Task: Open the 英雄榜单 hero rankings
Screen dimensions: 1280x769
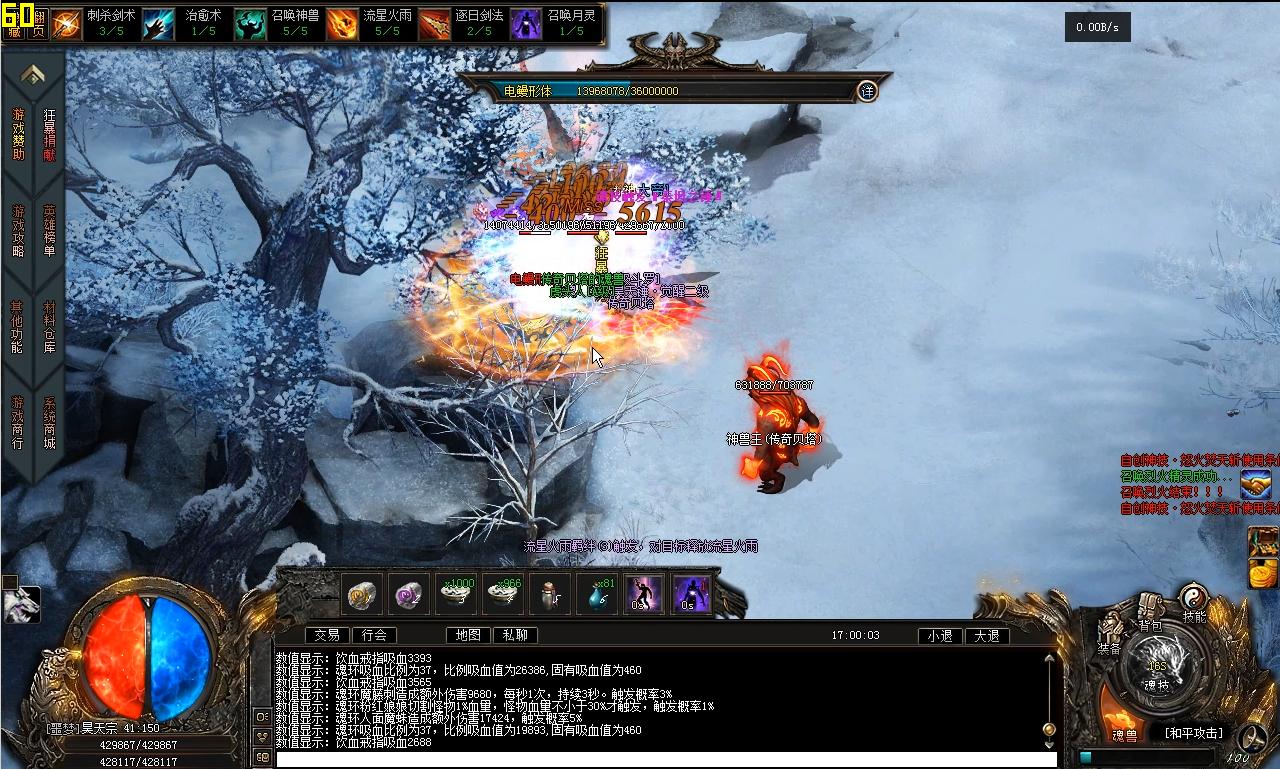Action: [x=50, y=231]
